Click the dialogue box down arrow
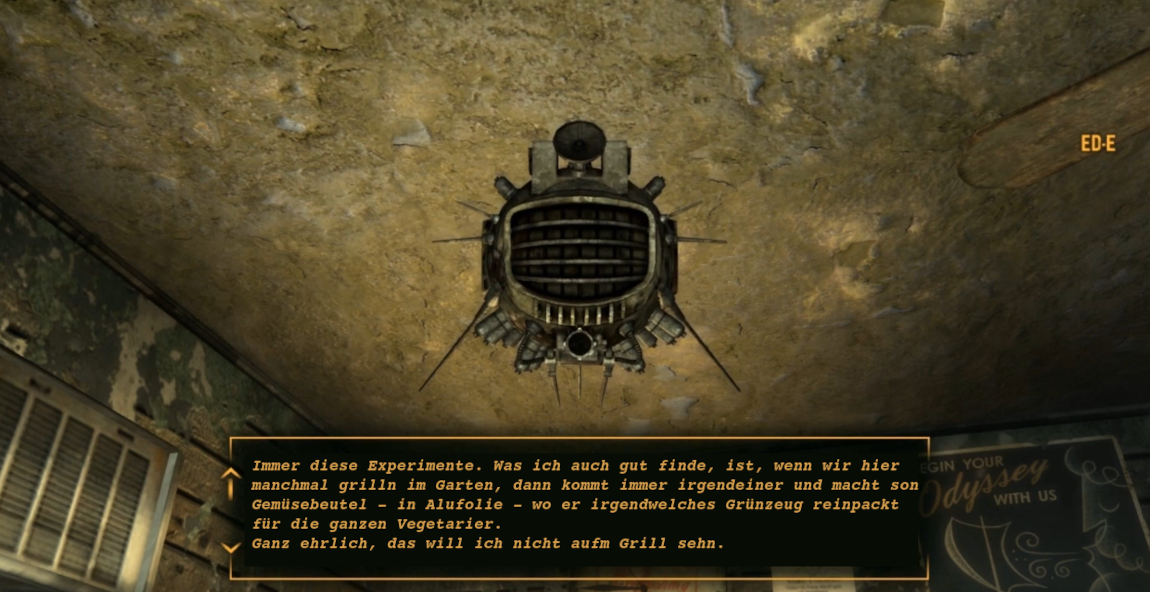Image resolution: width=1150 pixels, height=592 pixels. click(231, 547)
